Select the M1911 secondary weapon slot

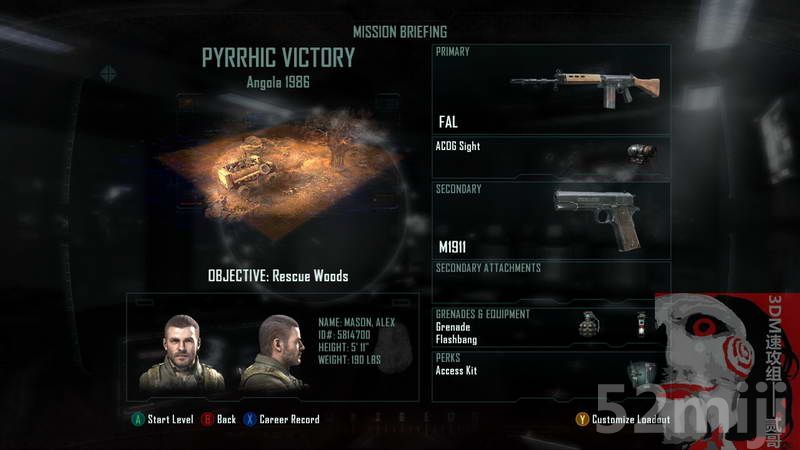tap(551, 219)
